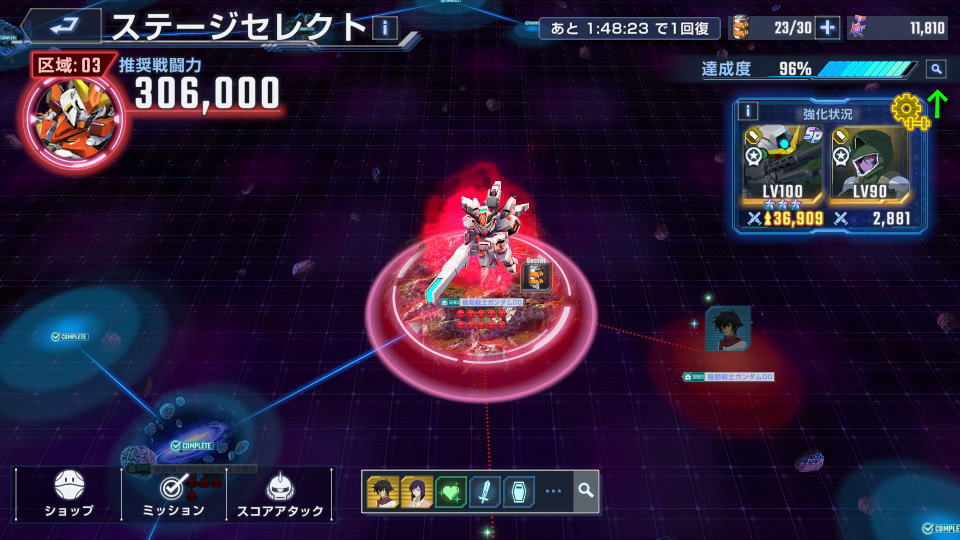This screenshot has width=960, height=540.
Task: Expand the three-dots more options
Action: coord(553,491)
